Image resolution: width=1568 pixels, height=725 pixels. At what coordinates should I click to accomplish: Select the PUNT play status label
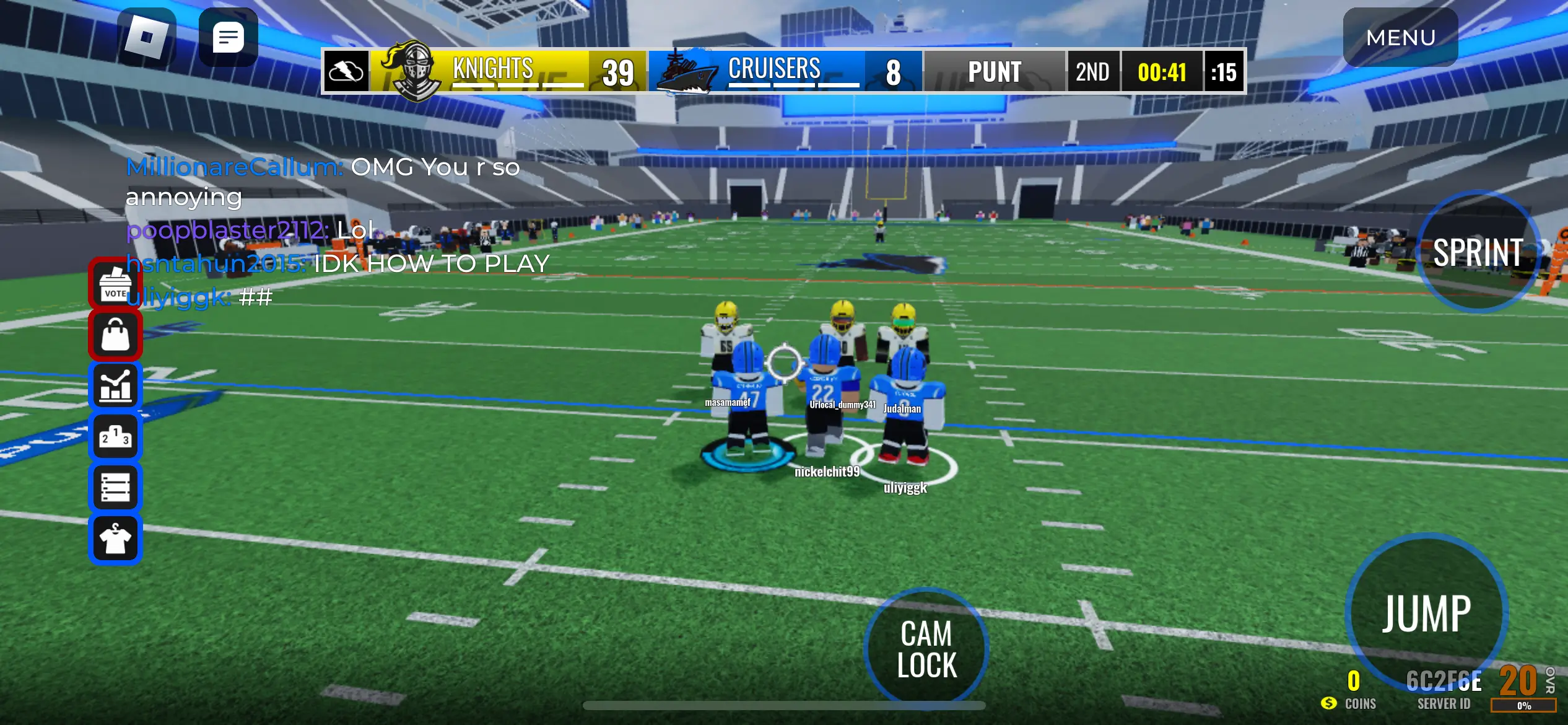(x=995, y=71)
